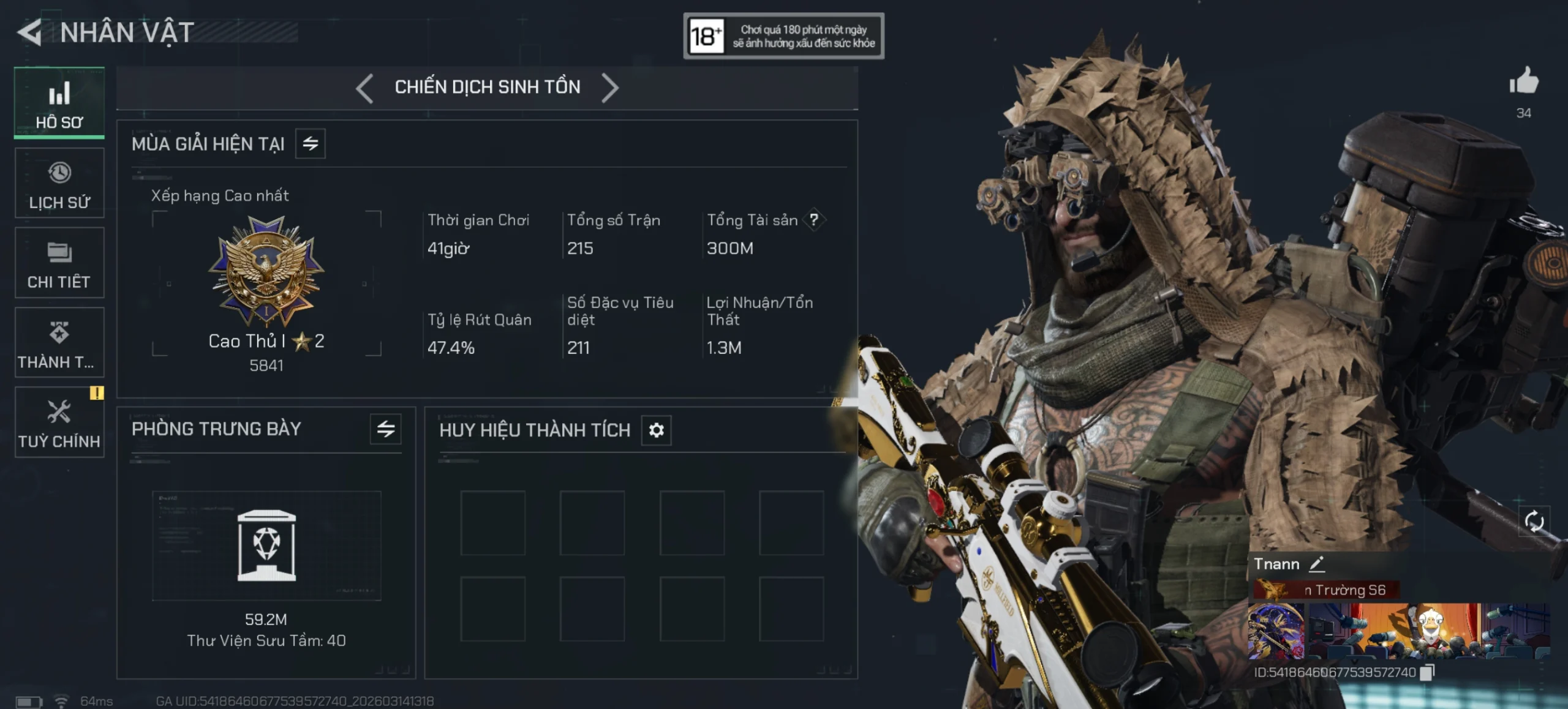Click the rotate character model button
Viewport: 1568px width, 709px height.
click(x=1534, y=522)
